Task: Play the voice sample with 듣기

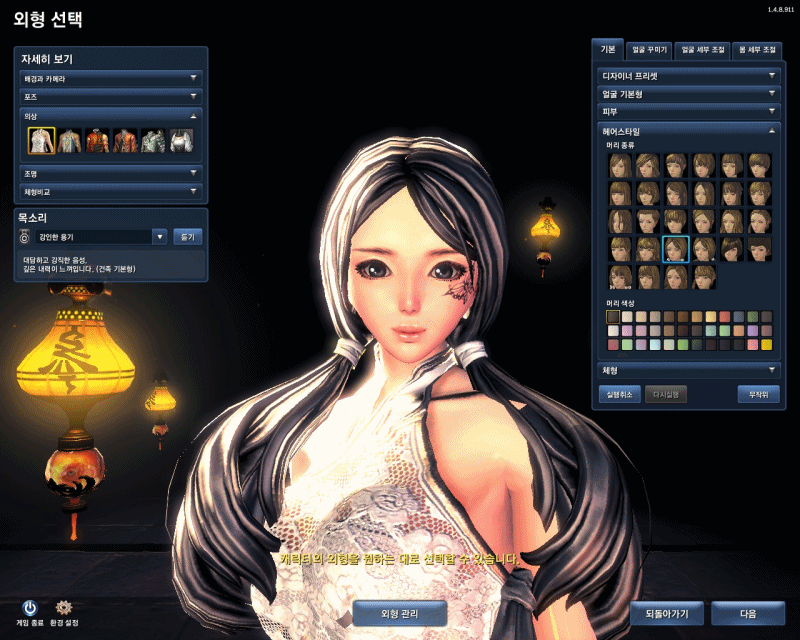Action: click(x=188, y=237)
